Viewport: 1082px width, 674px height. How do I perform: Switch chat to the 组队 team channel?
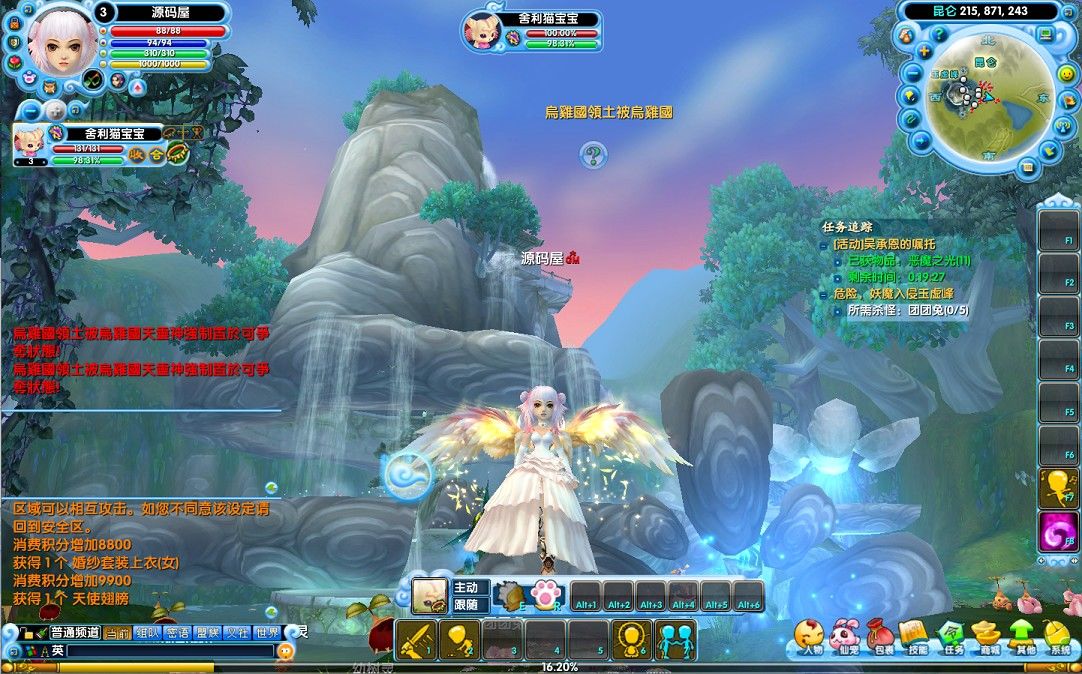[147, 632]
